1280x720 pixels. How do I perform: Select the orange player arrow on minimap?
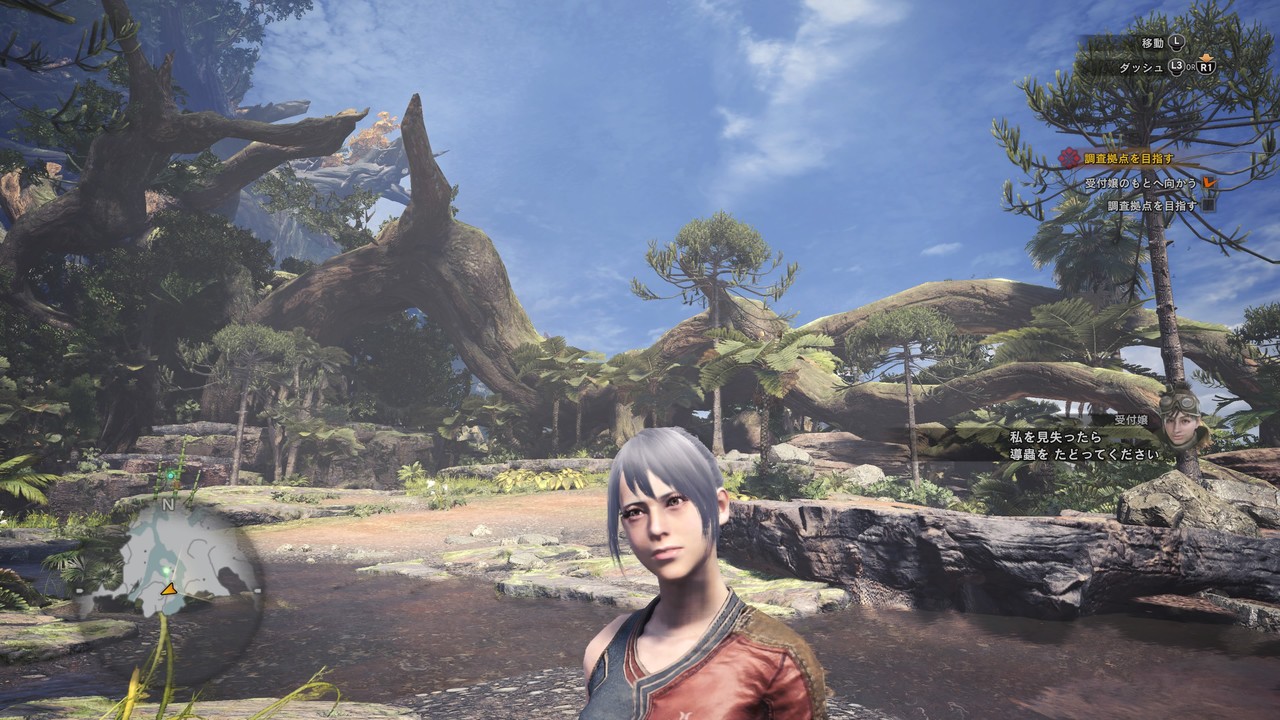(x=169, y=589)
